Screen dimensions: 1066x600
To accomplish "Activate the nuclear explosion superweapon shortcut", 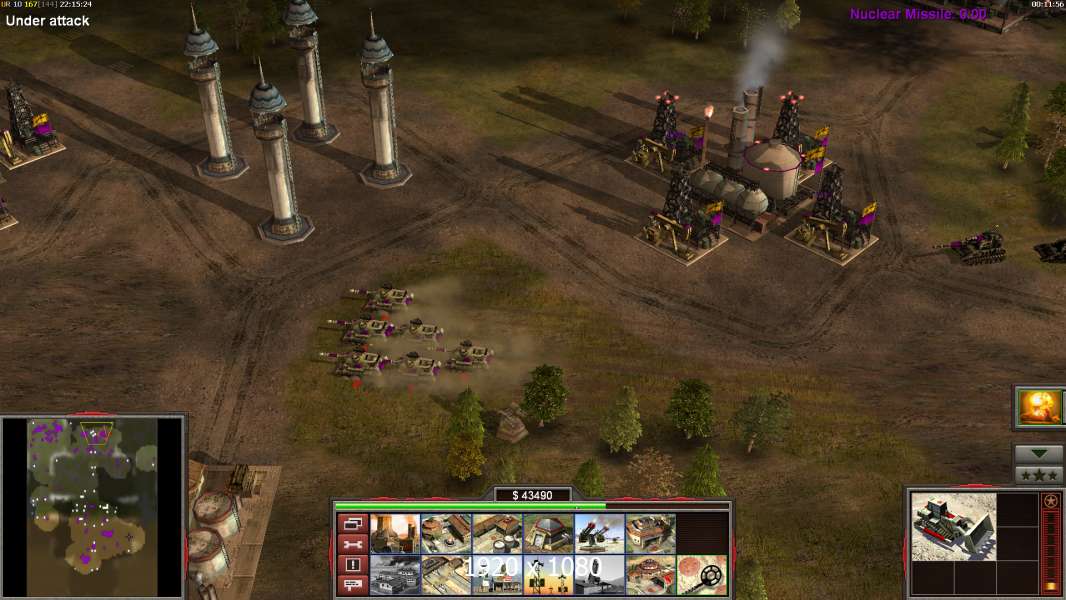I will point(1040,407).
